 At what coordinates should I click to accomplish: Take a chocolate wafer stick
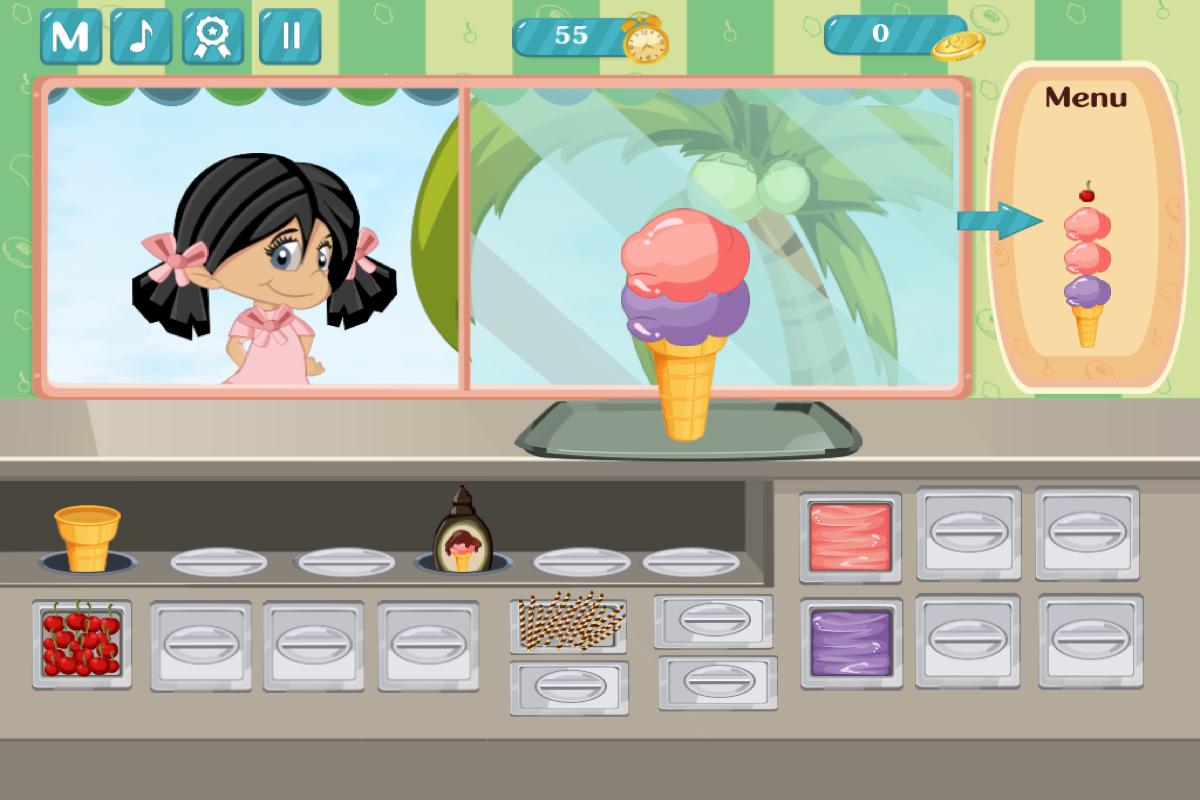(569, 622)
